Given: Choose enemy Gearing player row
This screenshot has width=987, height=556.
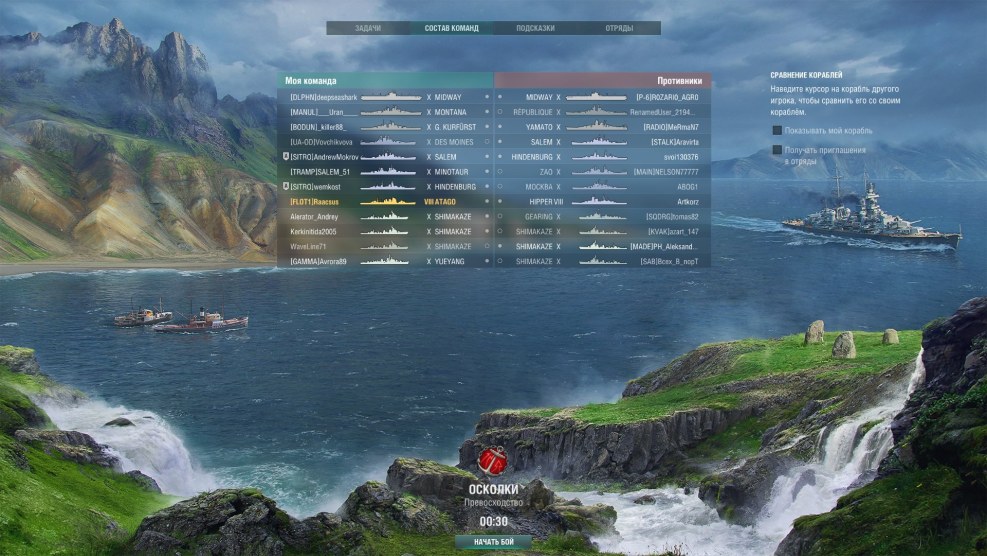Looking at the screenshot, I should tap(604, 216).
